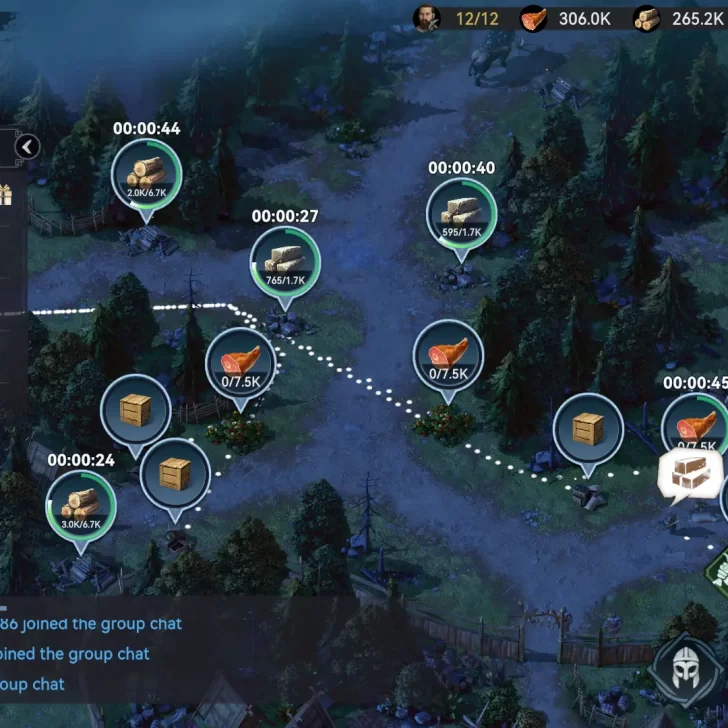The image size is (728, 728).
Task: Collect wood from the 2.0K/6.7K bubble
Action: click(x=146, y=176)
